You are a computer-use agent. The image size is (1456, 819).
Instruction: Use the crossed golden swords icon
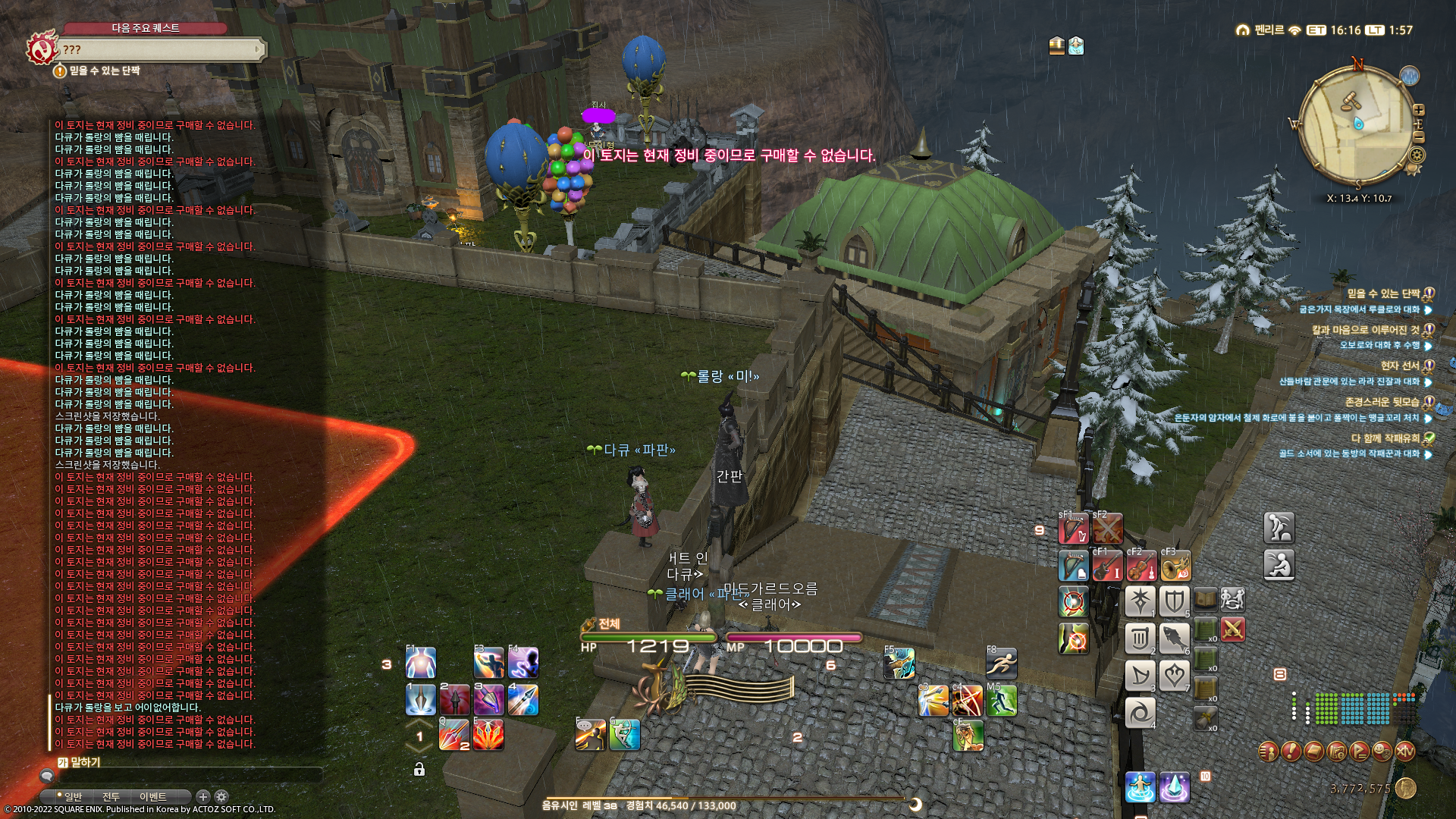pyautogui.click(x=1233, y=629)
